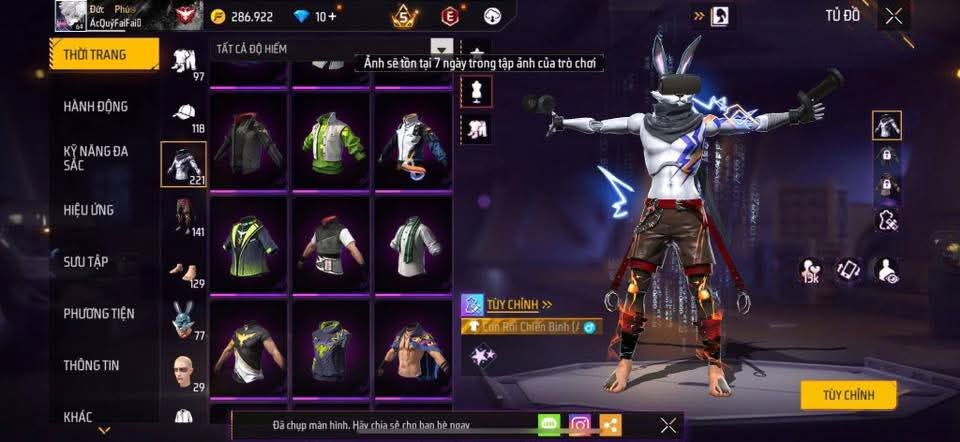
Task: Close the wardrobe with the X button
Action: point(894,15)
